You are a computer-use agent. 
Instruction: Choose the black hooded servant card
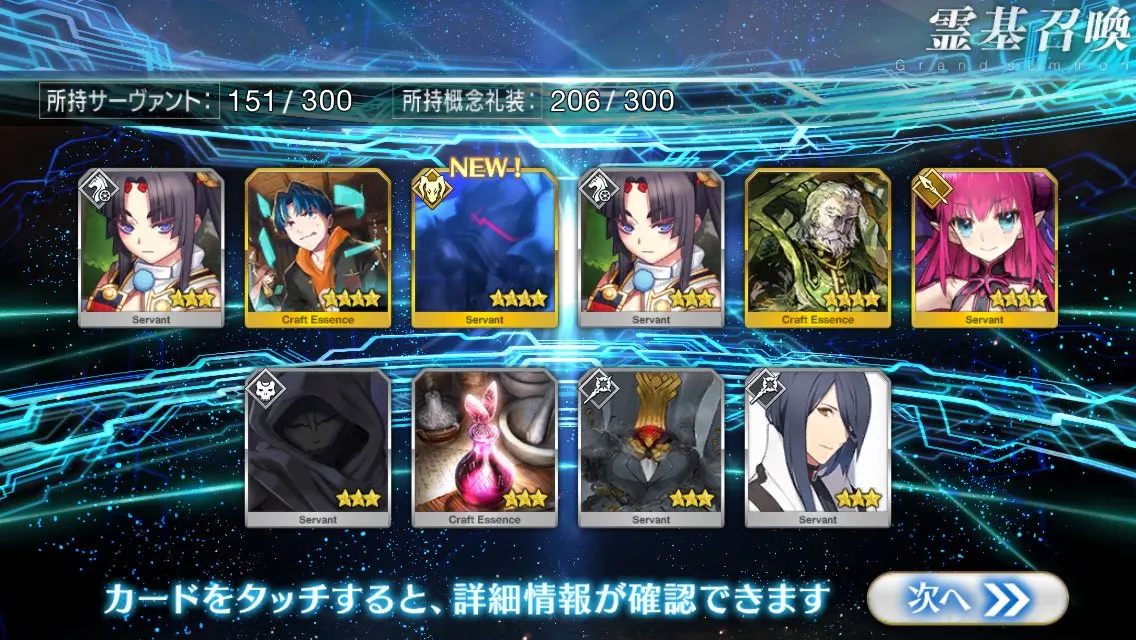[318, 447]
